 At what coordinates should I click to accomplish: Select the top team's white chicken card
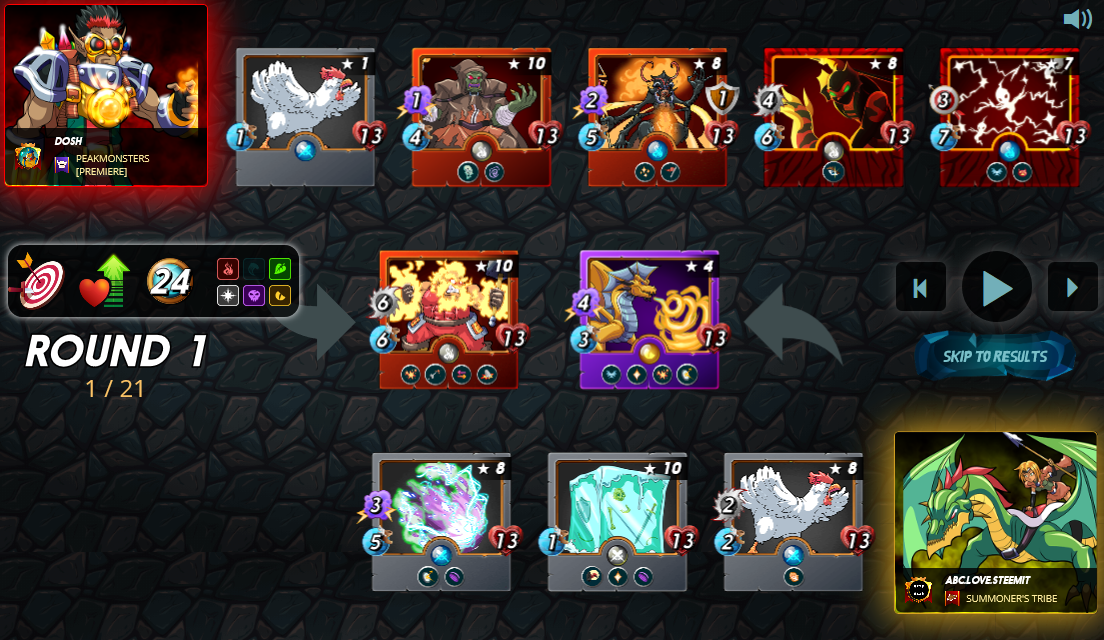306,117
